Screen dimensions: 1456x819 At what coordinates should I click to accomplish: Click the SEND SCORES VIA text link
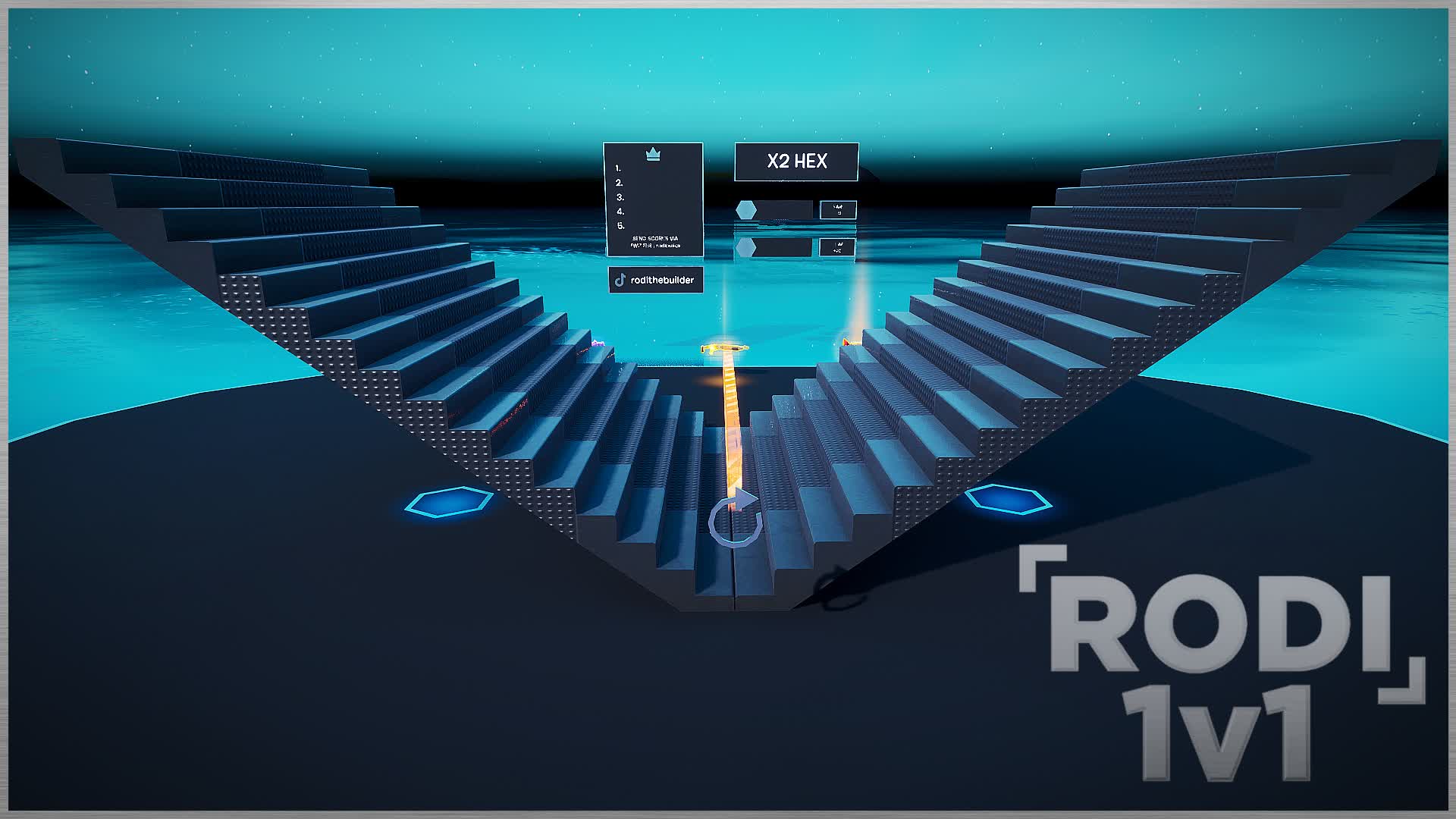click(654, 240)
